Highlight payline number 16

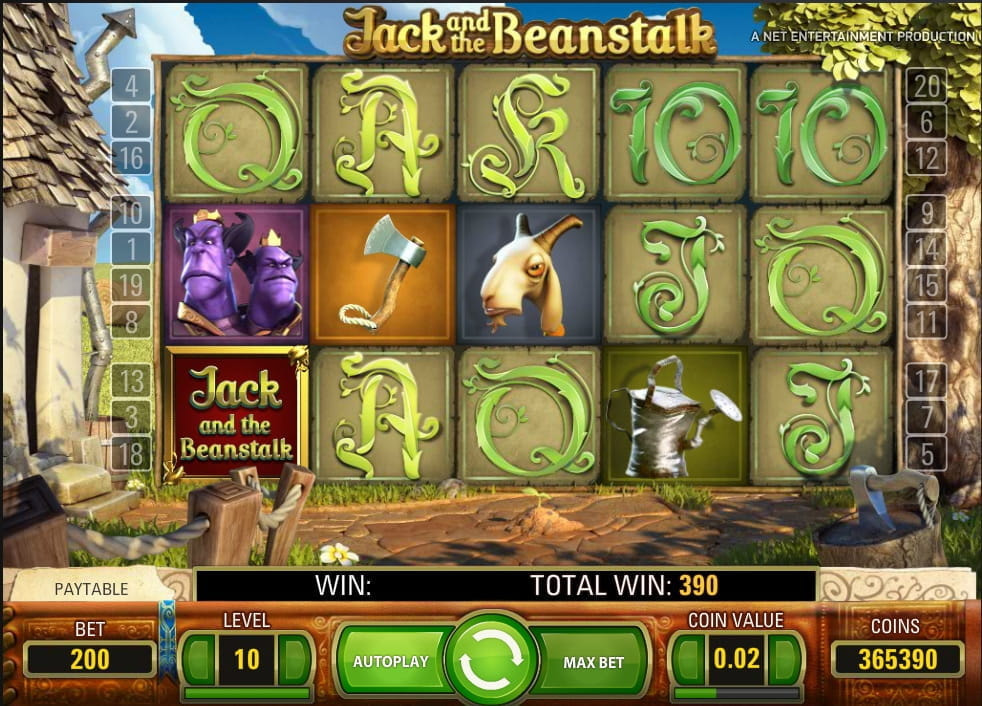click(132, 158)
